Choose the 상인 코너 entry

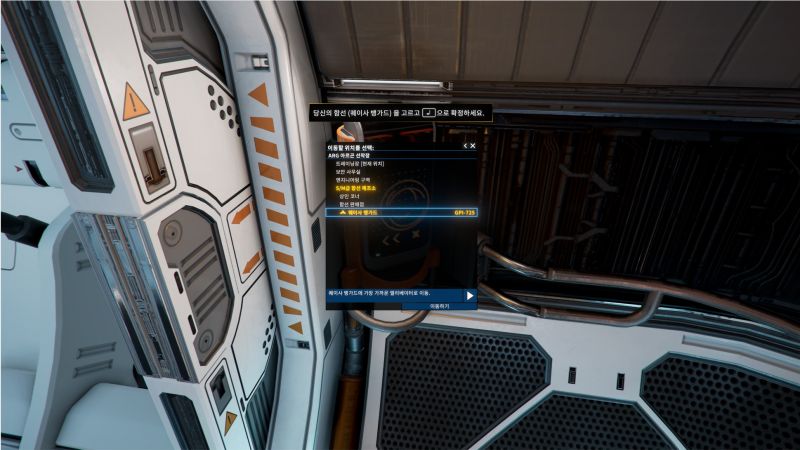click(351, 196)
